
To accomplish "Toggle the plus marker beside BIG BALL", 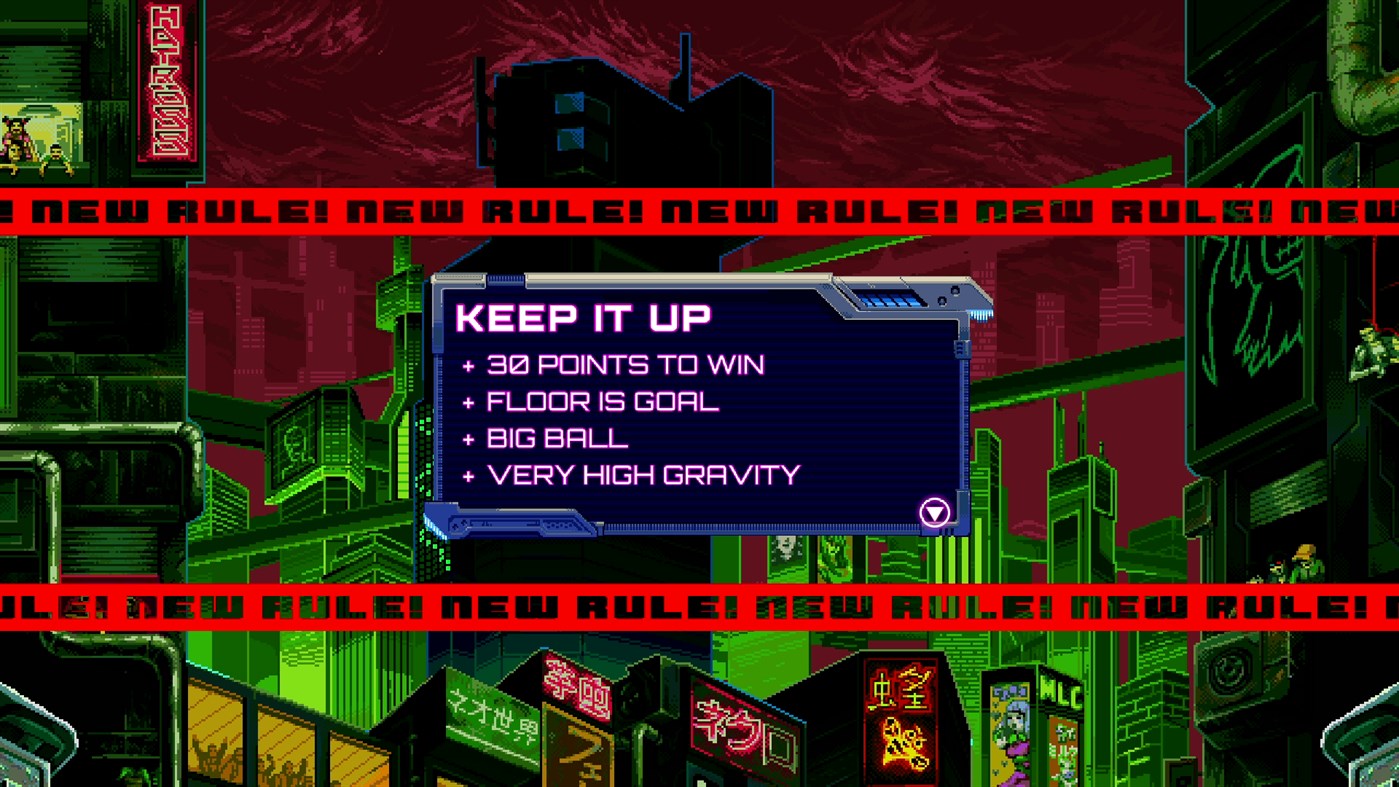I will tap(468, 438).
